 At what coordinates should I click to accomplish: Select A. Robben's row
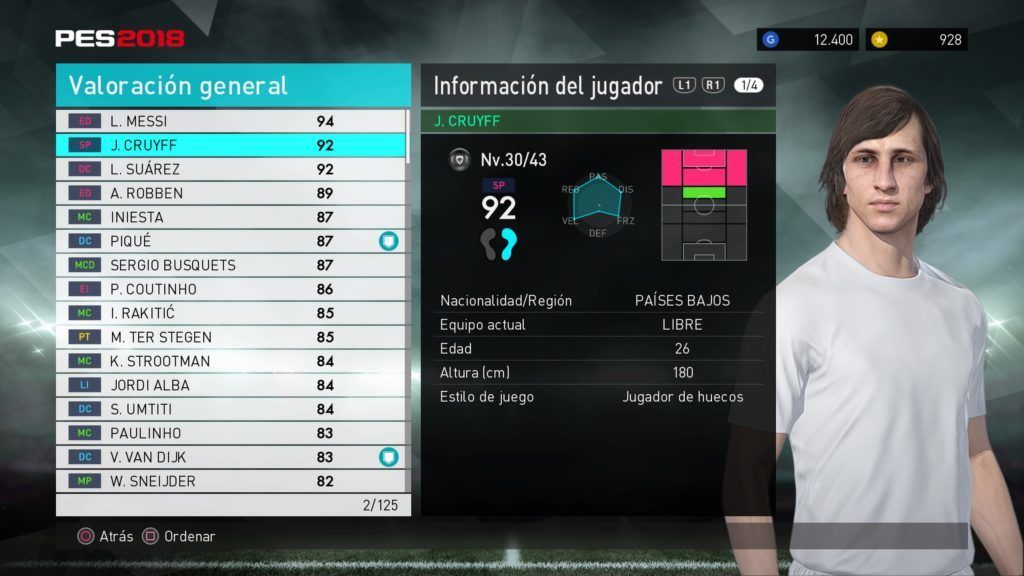click(232, 193)
